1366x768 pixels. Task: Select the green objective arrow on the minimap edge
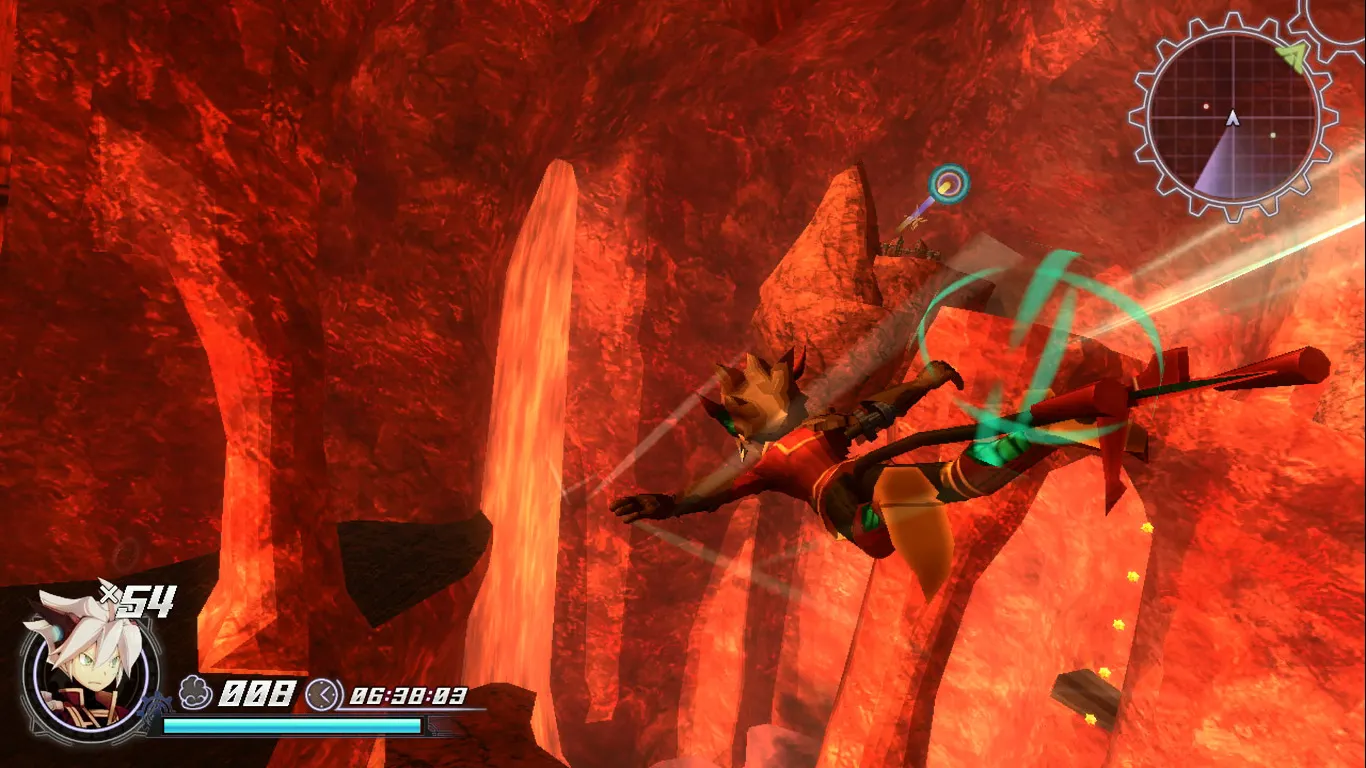[1292, 57]
